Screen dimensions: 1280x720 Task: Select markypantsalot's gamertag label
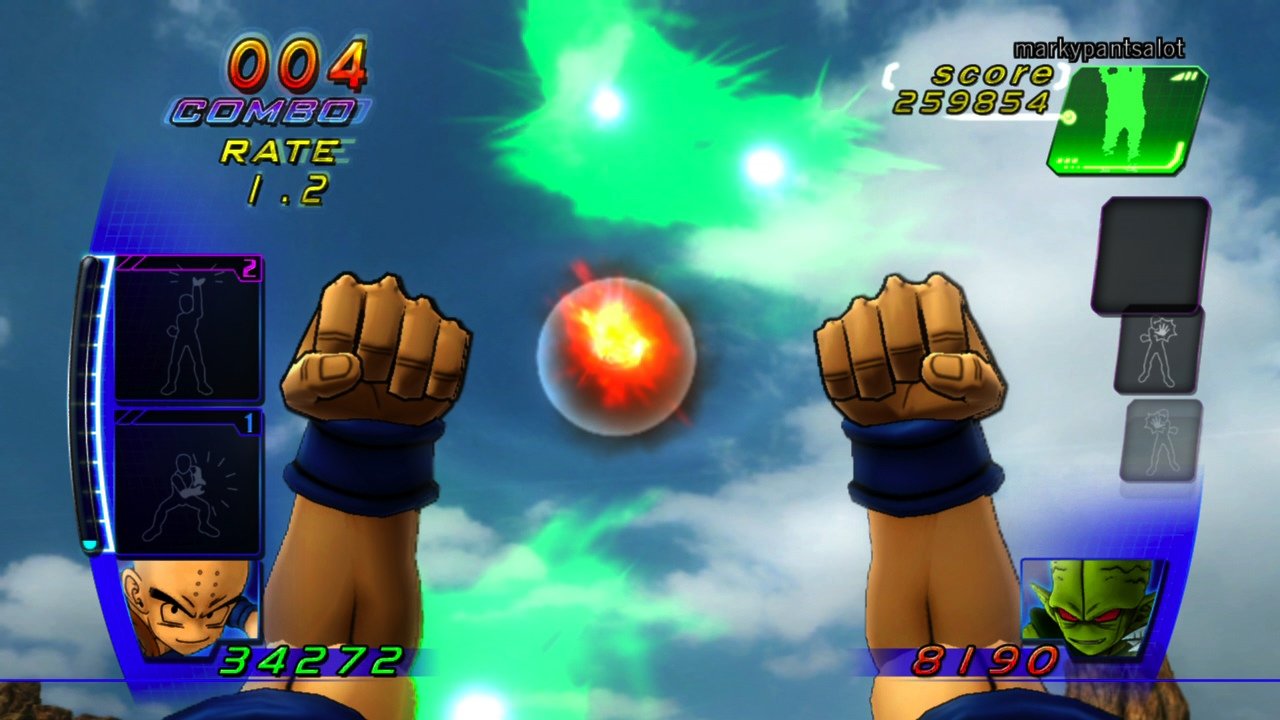pos(1098,46)
